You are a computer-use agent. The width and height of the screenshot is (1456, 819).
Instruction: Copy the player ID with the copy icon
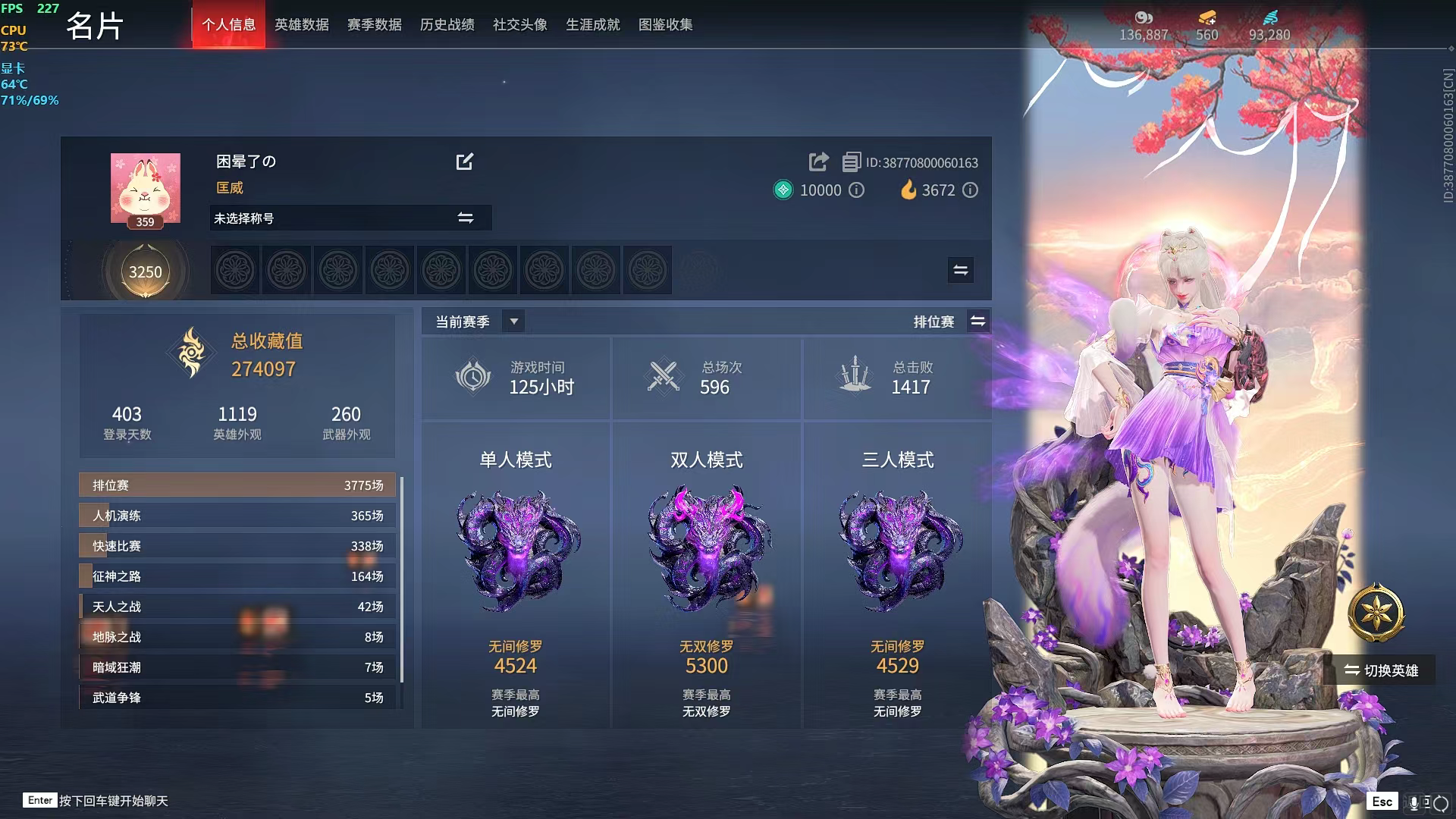tap(850, 162)
